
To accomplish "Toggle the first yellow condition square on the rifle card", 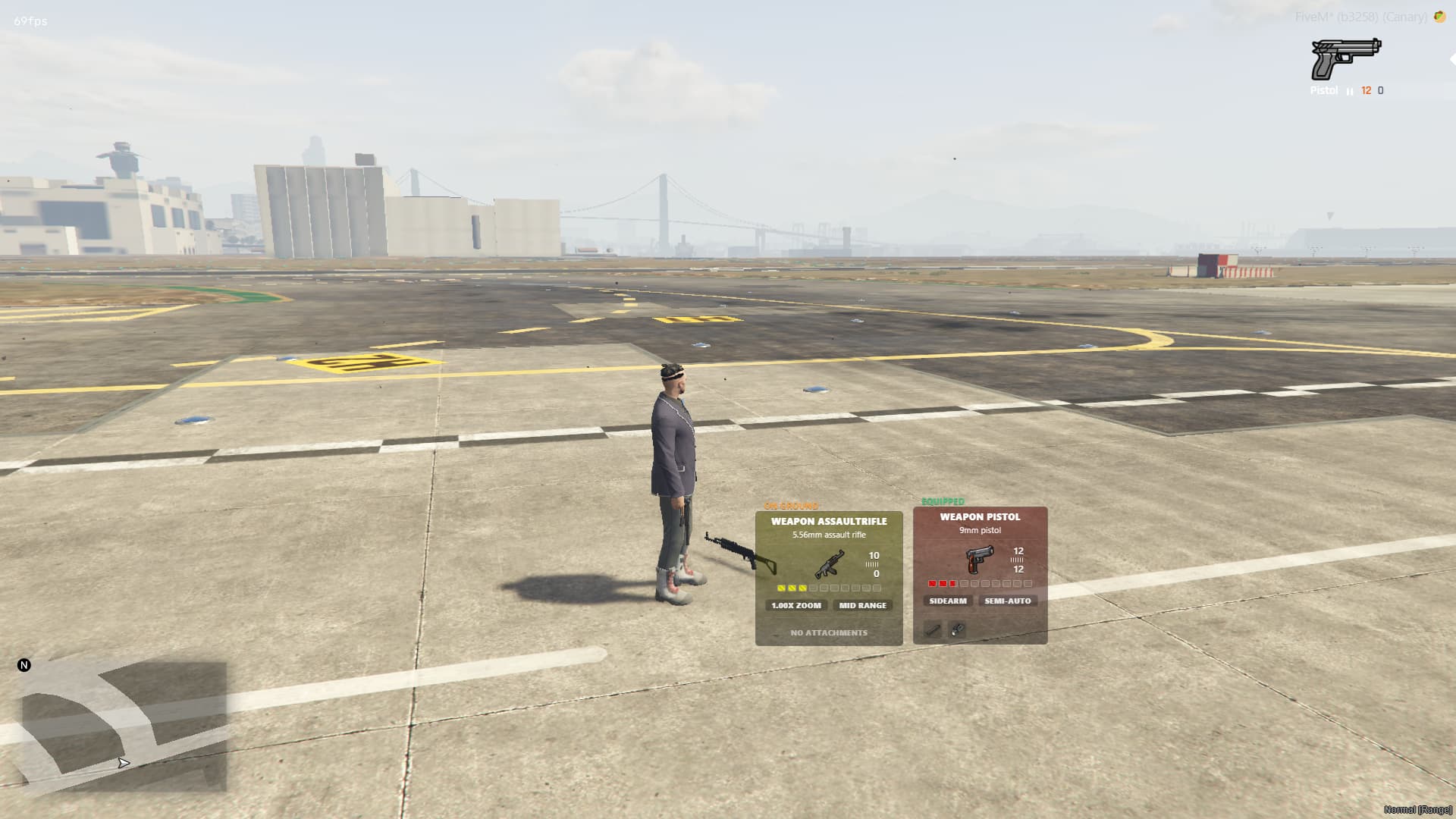I will click(x=782, y=586).
